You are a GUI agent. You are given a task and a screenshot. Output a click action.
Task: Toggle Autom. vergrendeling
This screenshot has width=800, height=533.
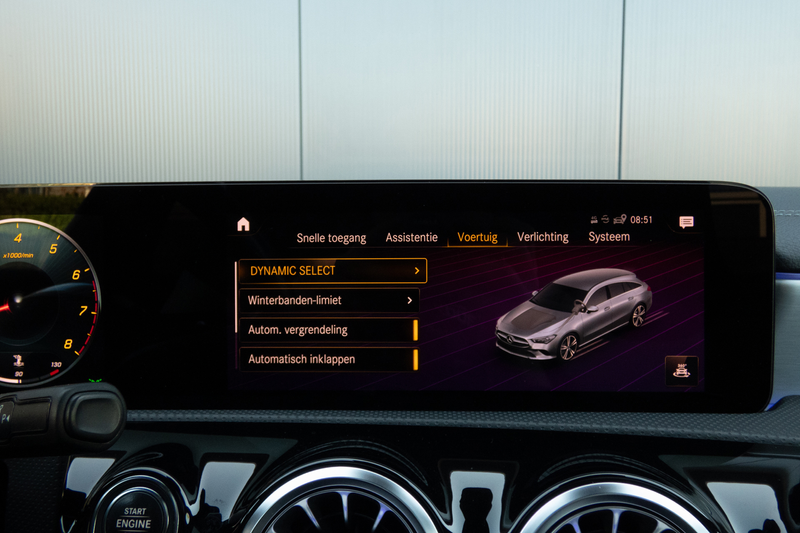329,330
